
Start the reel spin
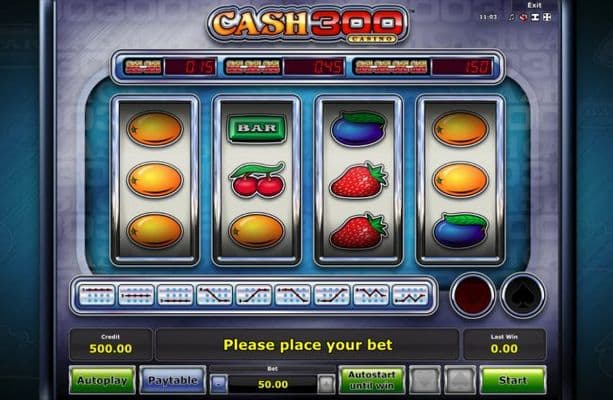point(512,380)
